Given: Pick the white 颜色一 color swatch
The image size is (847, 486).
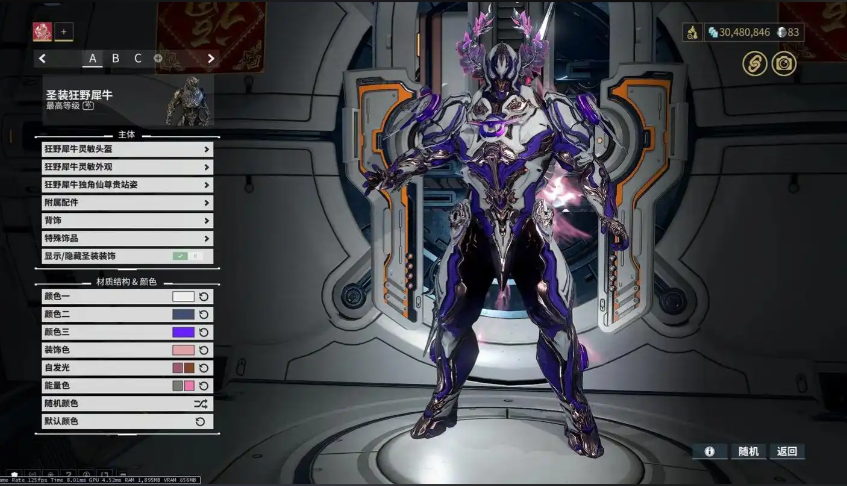Looking at the screenshot, I should point(183,297).
